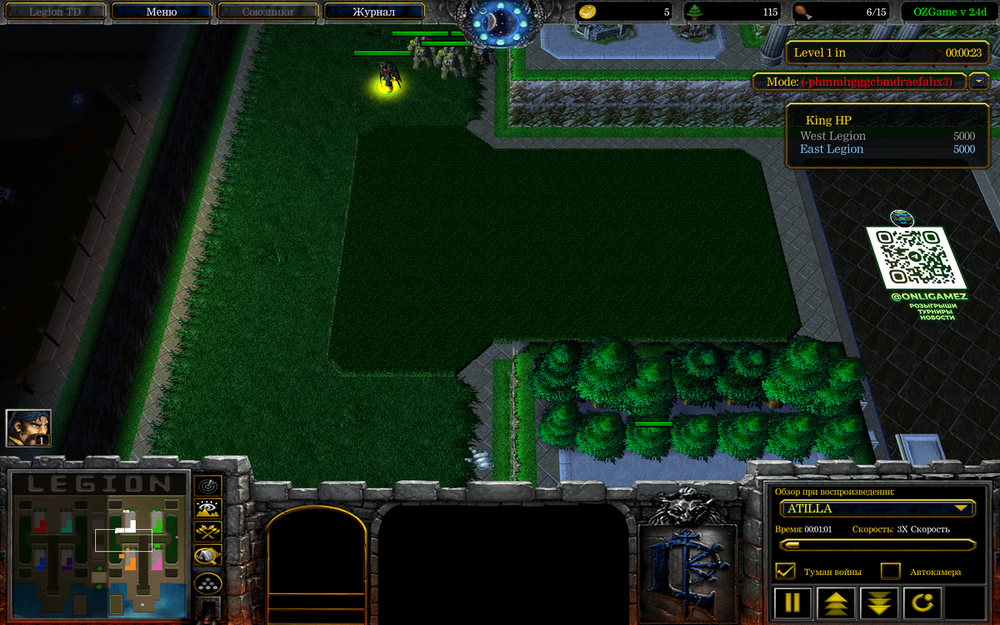Decrease replay speed with down arrows
This screenshot has height=625, width=1000.
(879, 603)
